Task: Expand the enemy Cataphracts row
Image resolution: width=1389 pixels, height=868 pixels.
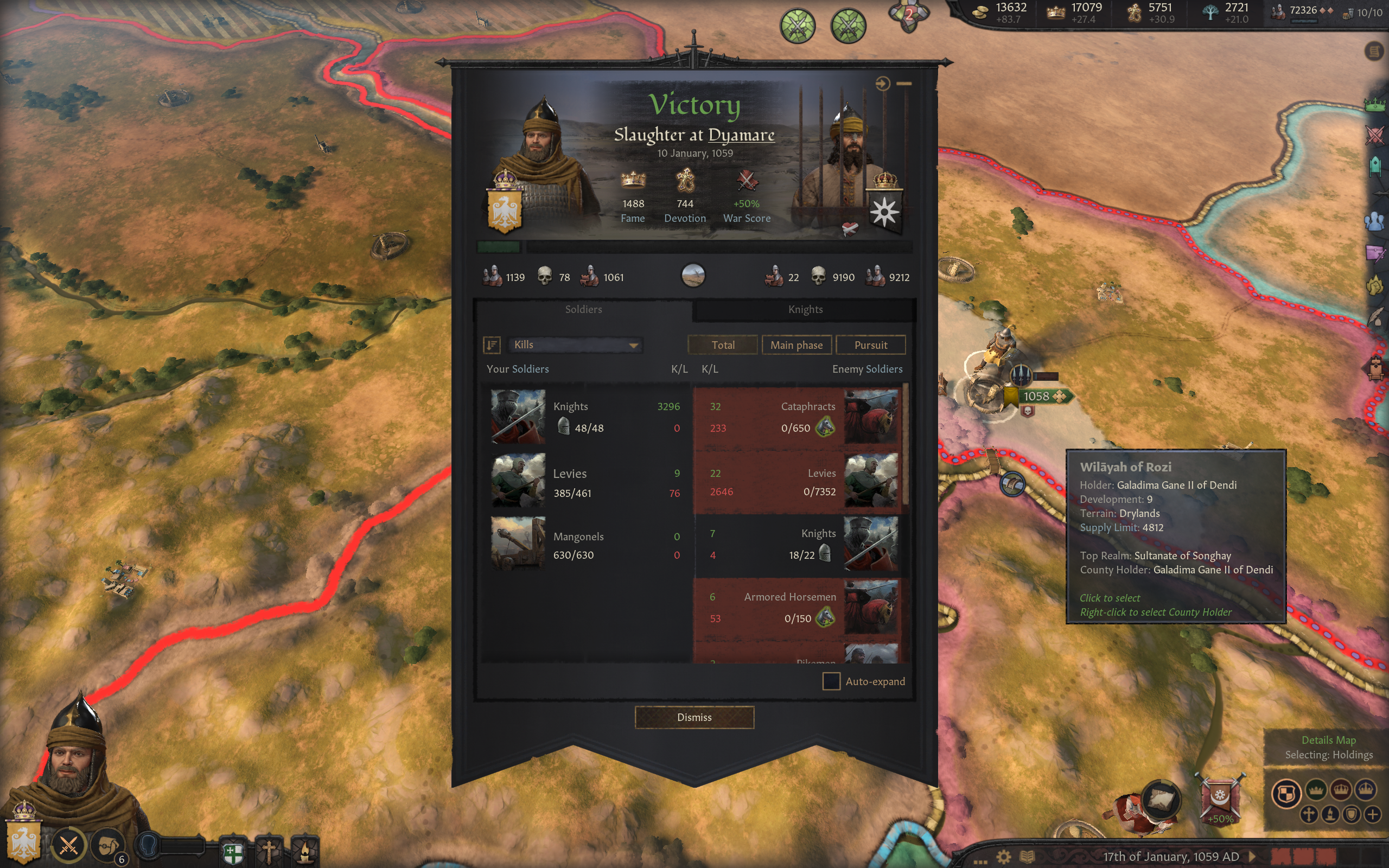Action: pyautogui.click(x=798, y=417)
